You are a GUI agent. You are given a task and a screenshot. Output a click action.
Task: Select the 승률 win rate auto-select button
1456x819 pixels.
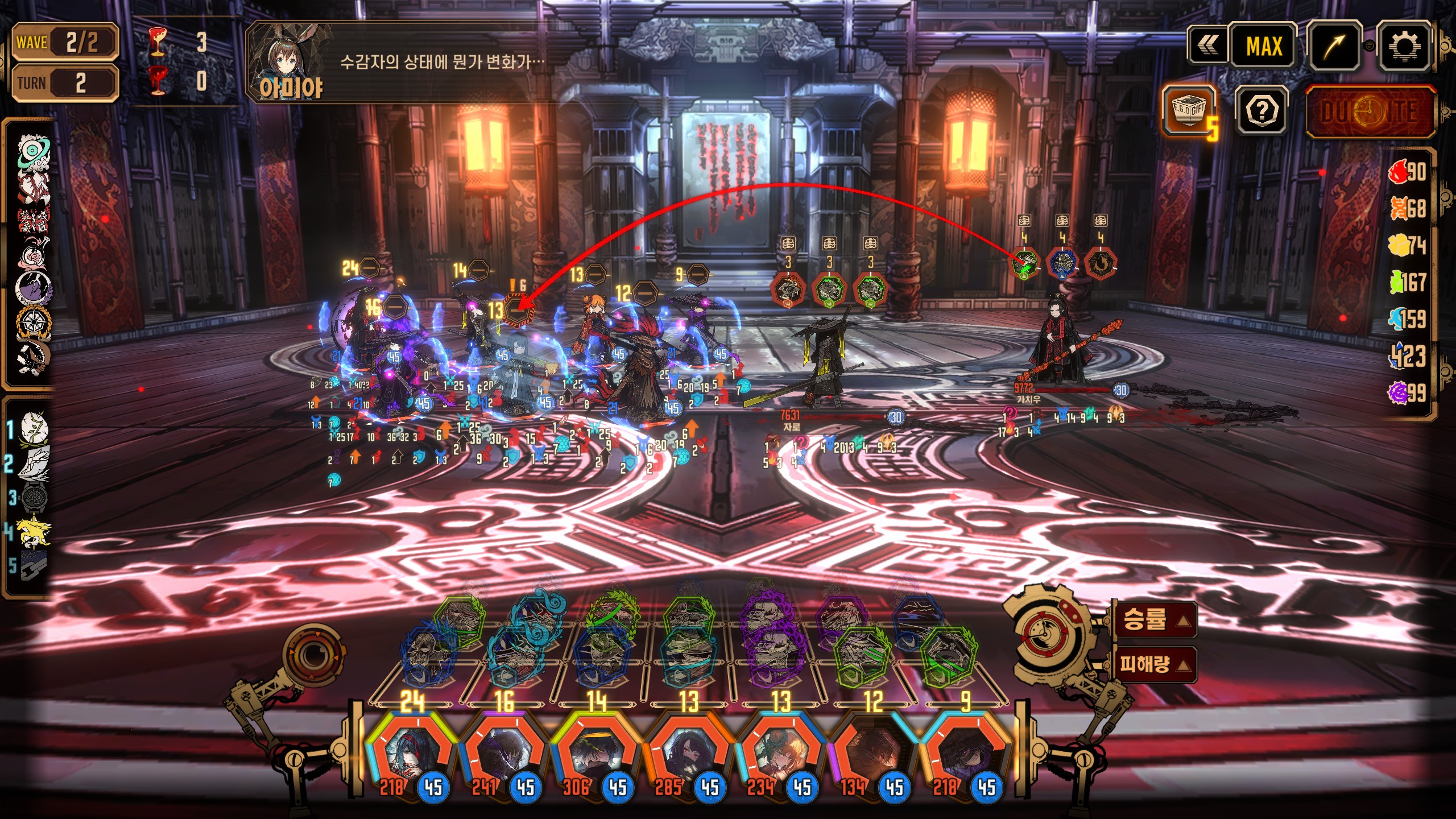coord(1153,619)
